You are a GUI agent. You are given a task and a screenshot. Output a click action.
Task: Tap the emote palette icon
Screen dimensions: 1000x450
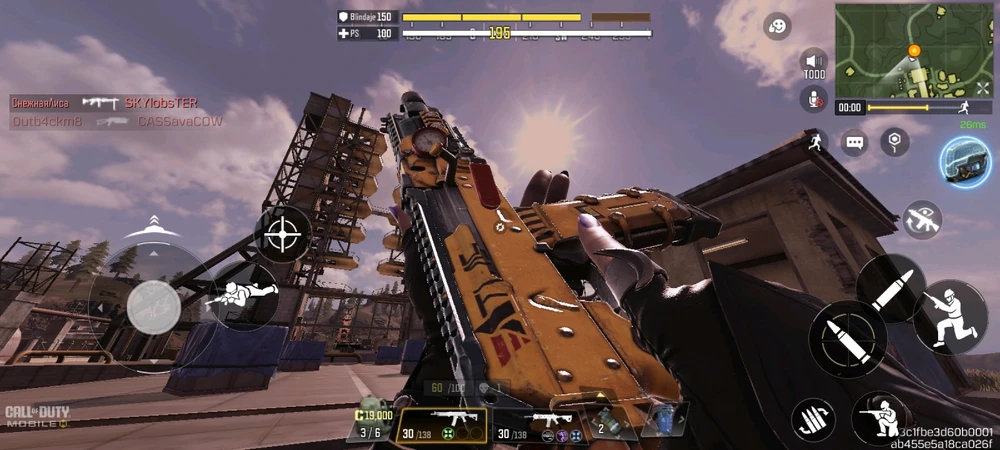click(777, 27)
